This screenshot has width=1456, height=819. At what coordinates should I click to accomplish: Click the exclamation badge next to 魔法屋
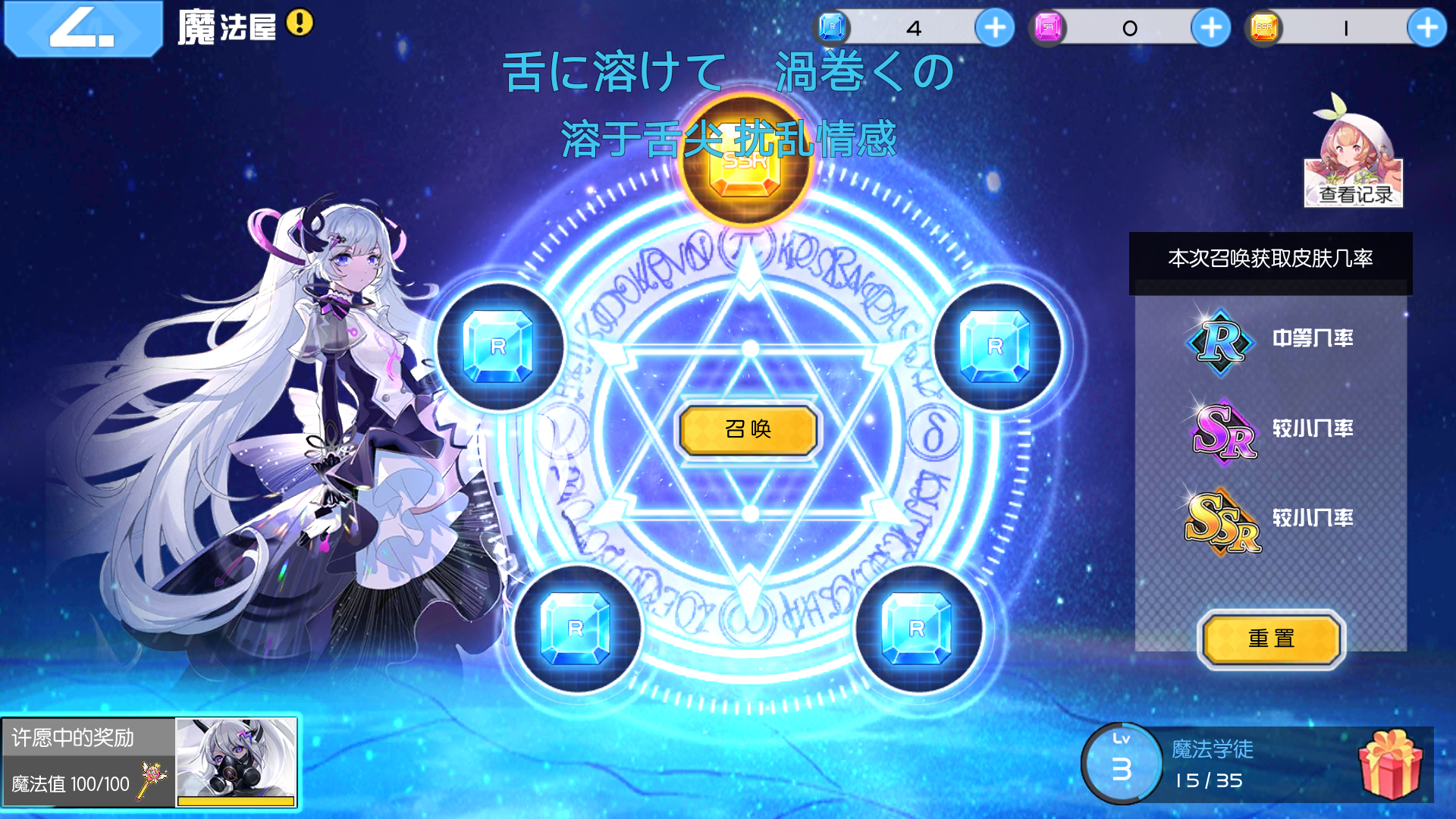pos(299,24)
